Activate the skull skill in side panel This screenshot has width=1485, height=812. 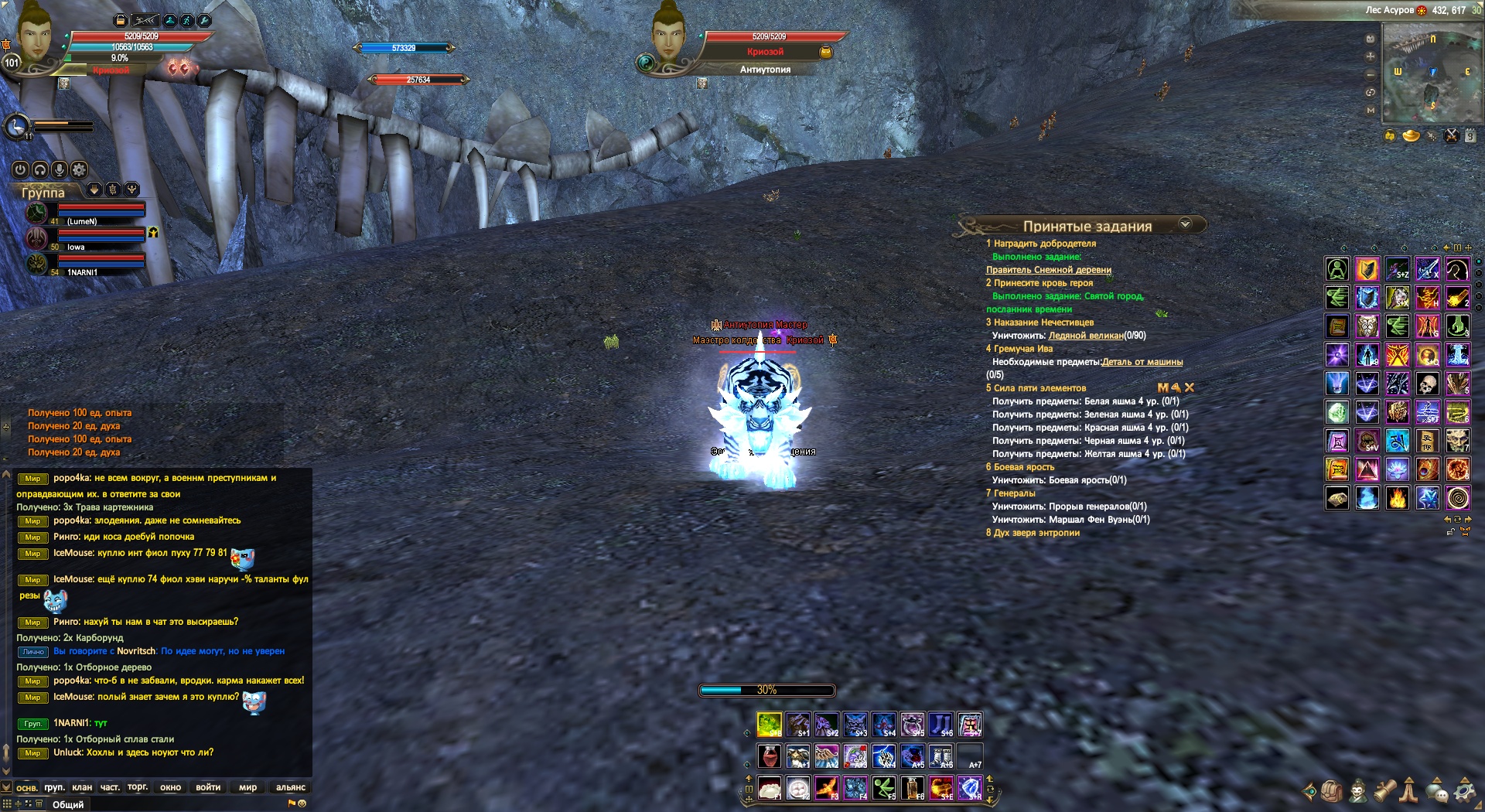(x=1428, y=384)
